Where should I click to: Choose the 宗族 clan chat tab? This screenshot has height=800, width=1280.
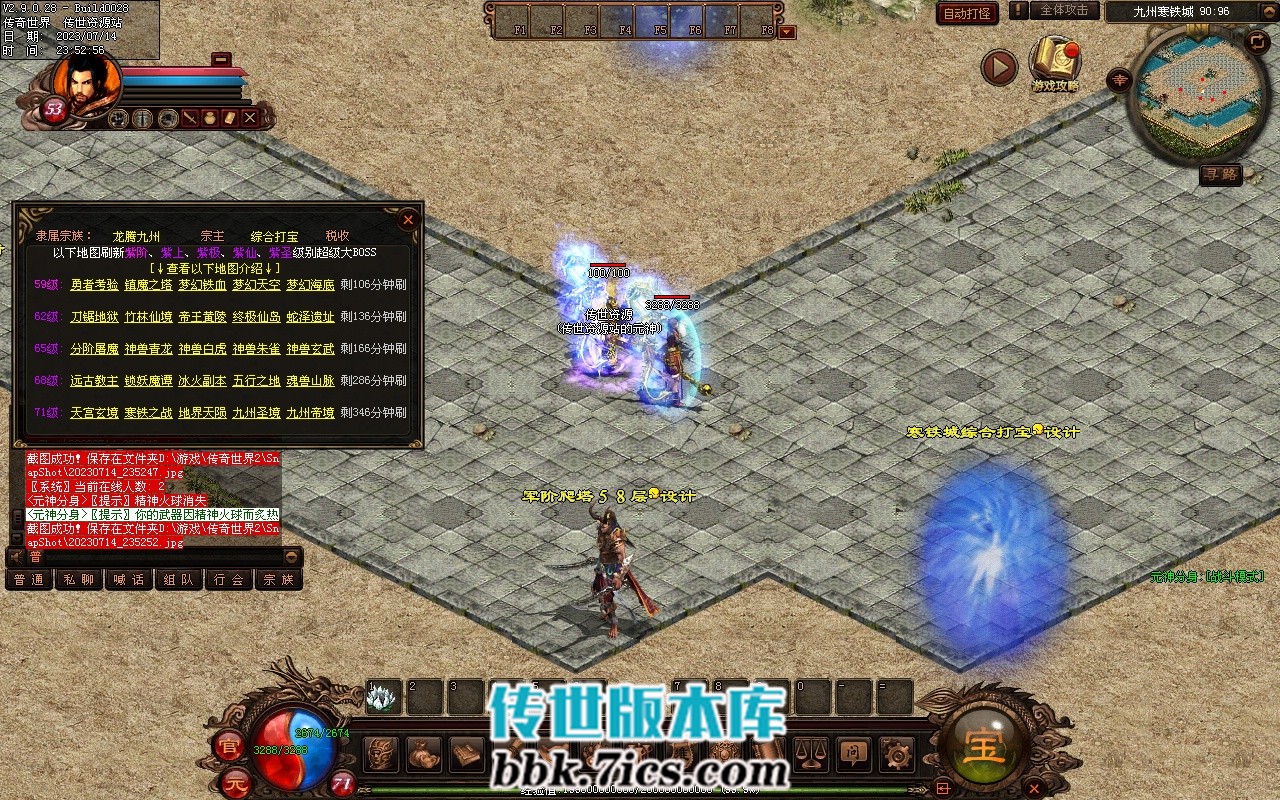point(279,580)
